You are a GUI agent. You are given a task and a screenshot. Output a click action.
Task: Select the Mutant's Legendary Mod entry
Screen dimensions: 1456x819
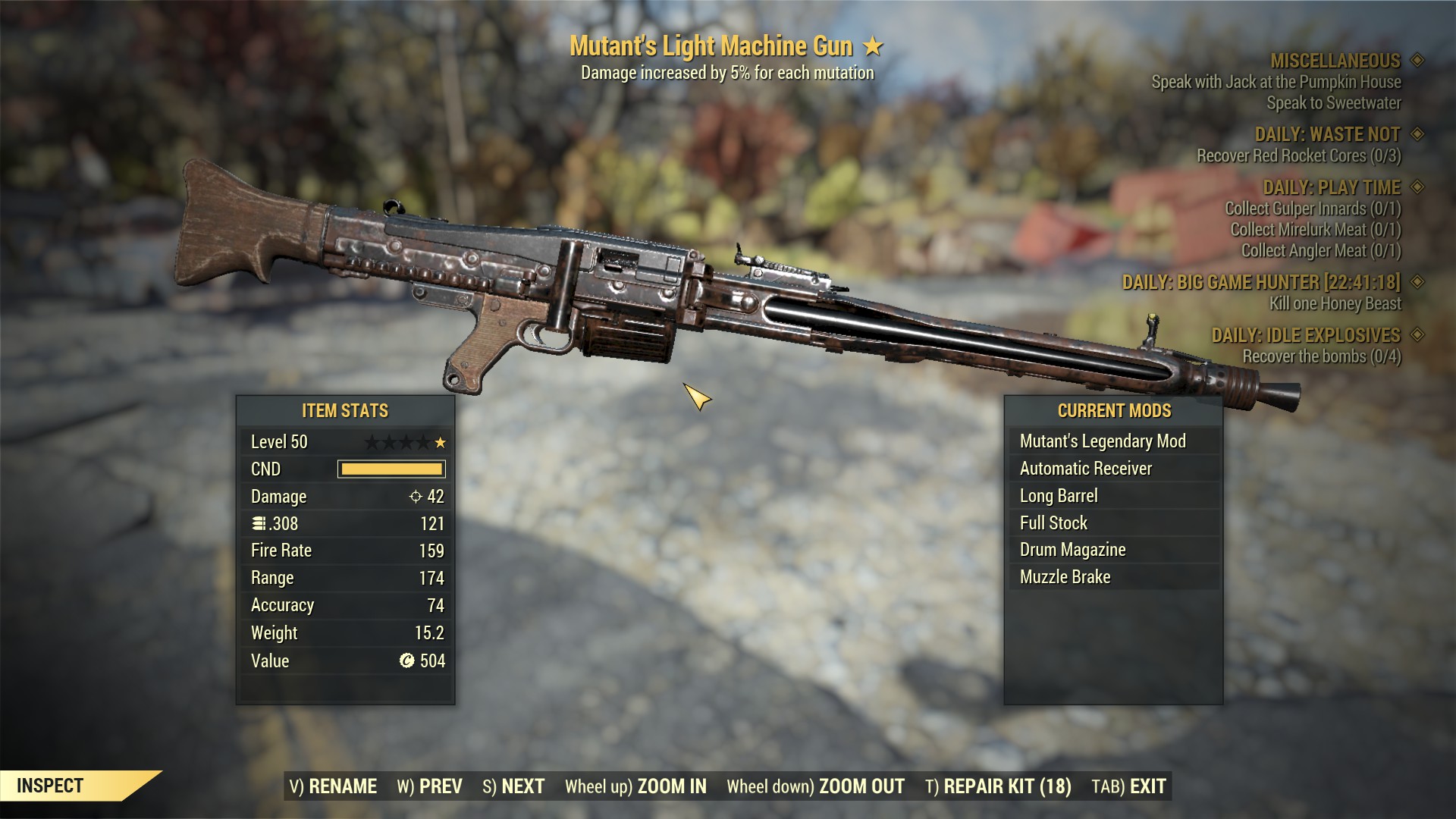pyautogui.click(x=1103, y=441)
